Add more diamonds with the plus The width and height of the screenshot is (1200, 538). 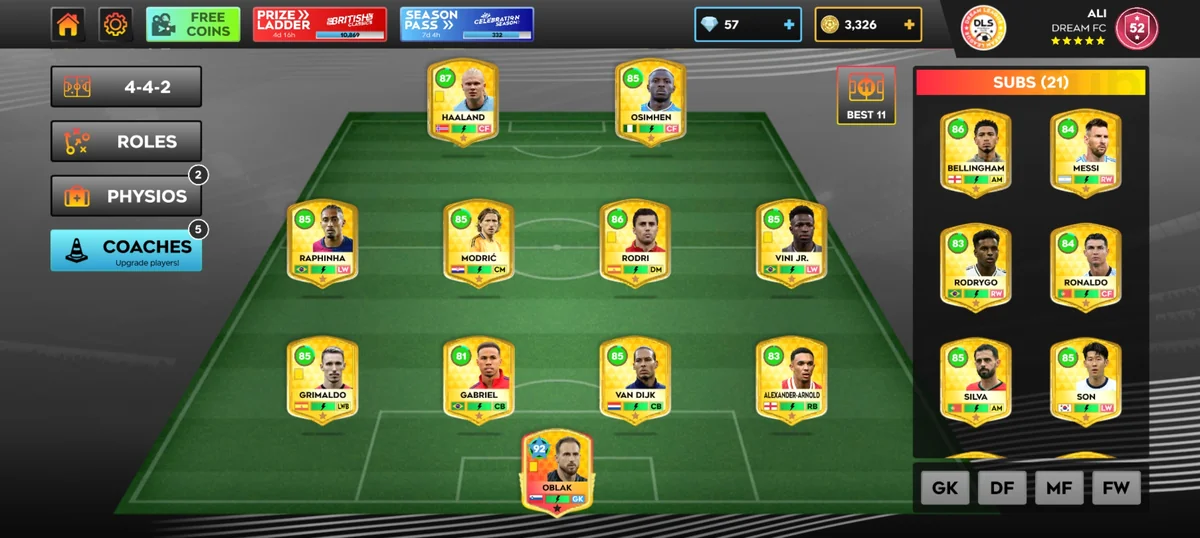pos(789,25)
